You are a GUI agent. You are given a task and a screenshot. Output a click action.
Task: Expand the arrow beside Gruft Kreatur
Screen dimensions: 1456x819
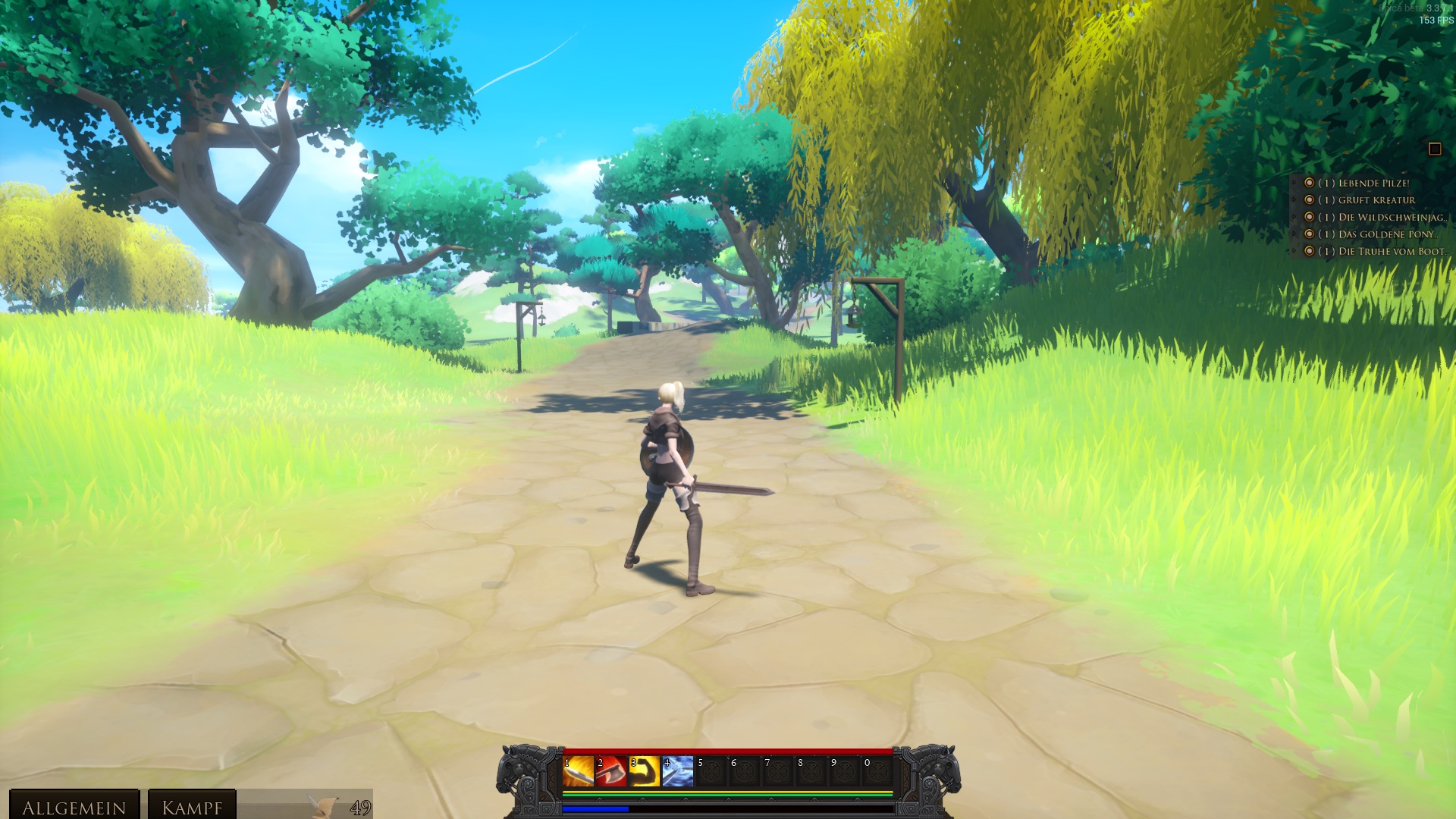(x=1294, y=200)
